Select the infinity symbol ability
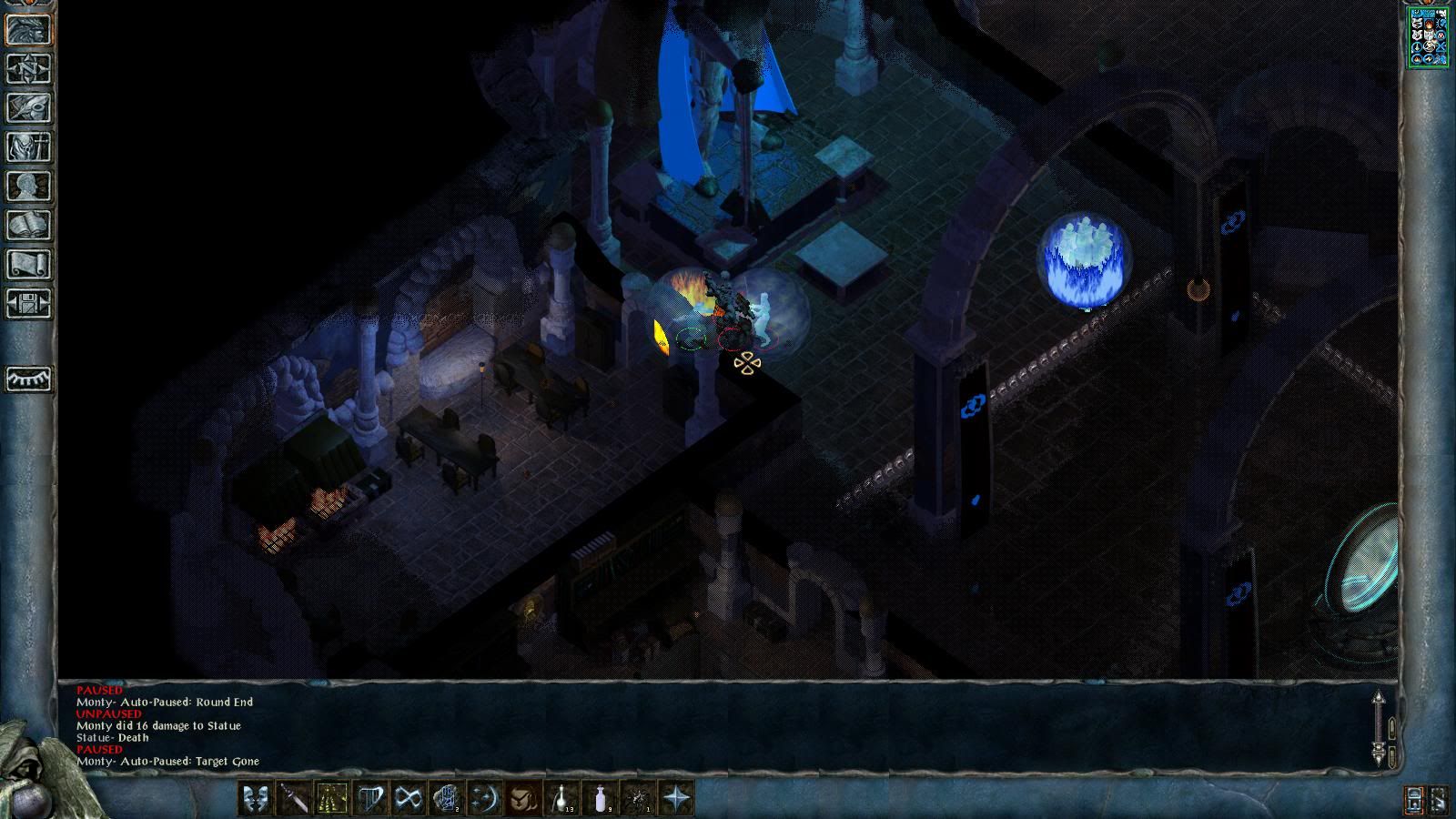 [x=409, y=799]
